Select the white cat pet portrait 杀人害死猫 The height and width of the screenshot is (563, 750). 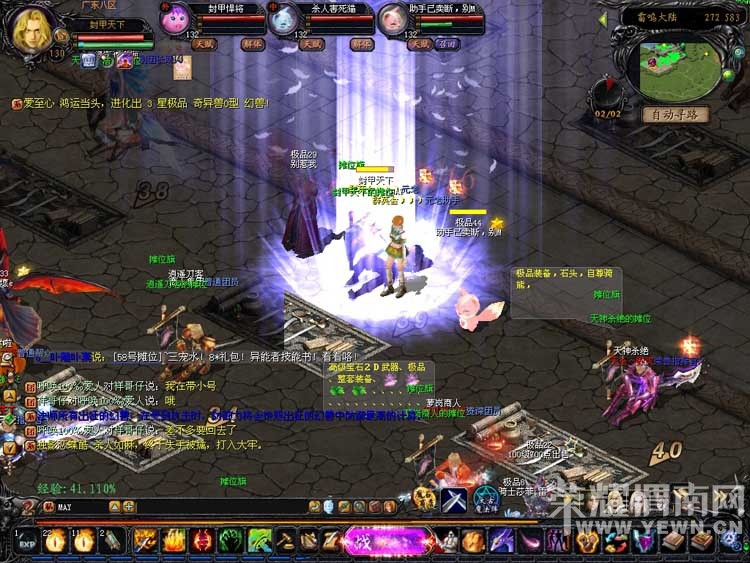click(x=284, y=19)
